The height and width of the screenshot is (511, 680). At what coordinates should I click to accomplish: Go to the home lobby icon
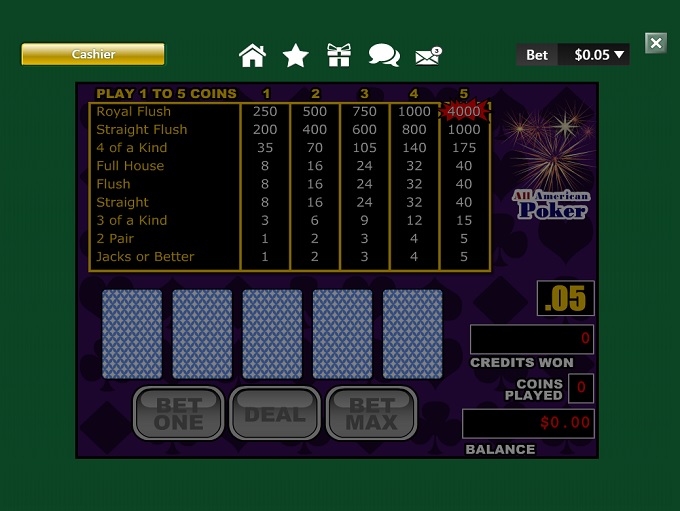click(x=253, y=55)
